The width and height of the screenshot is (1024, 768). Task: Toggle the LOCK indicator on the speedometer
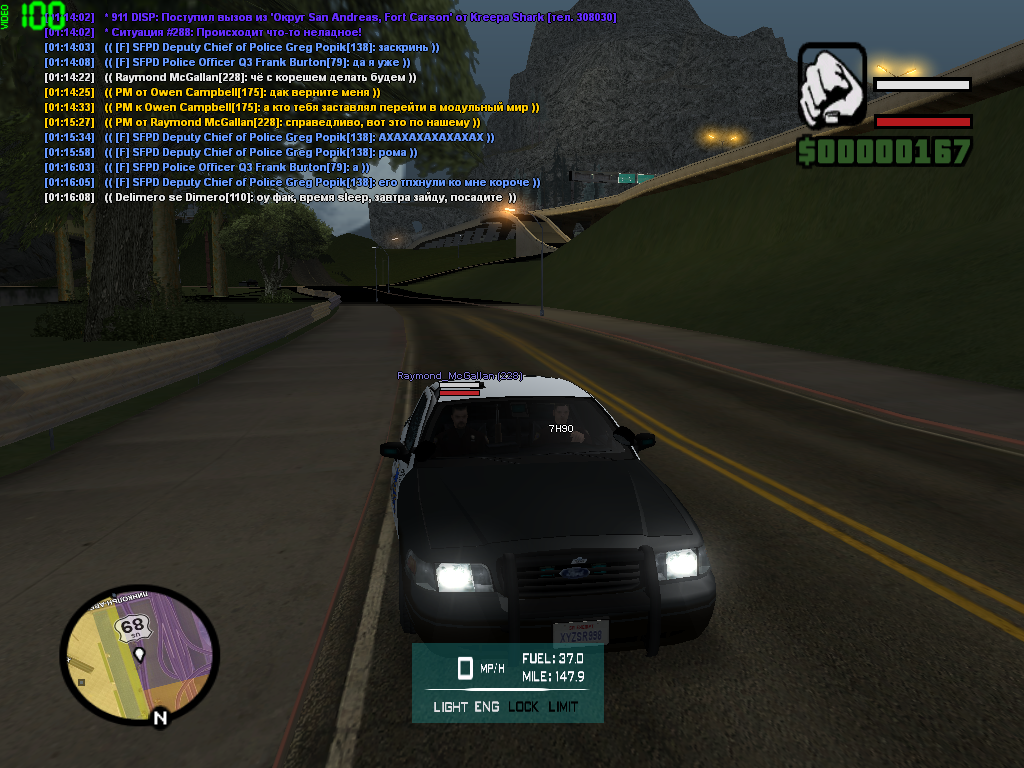(x=523, y=707)
